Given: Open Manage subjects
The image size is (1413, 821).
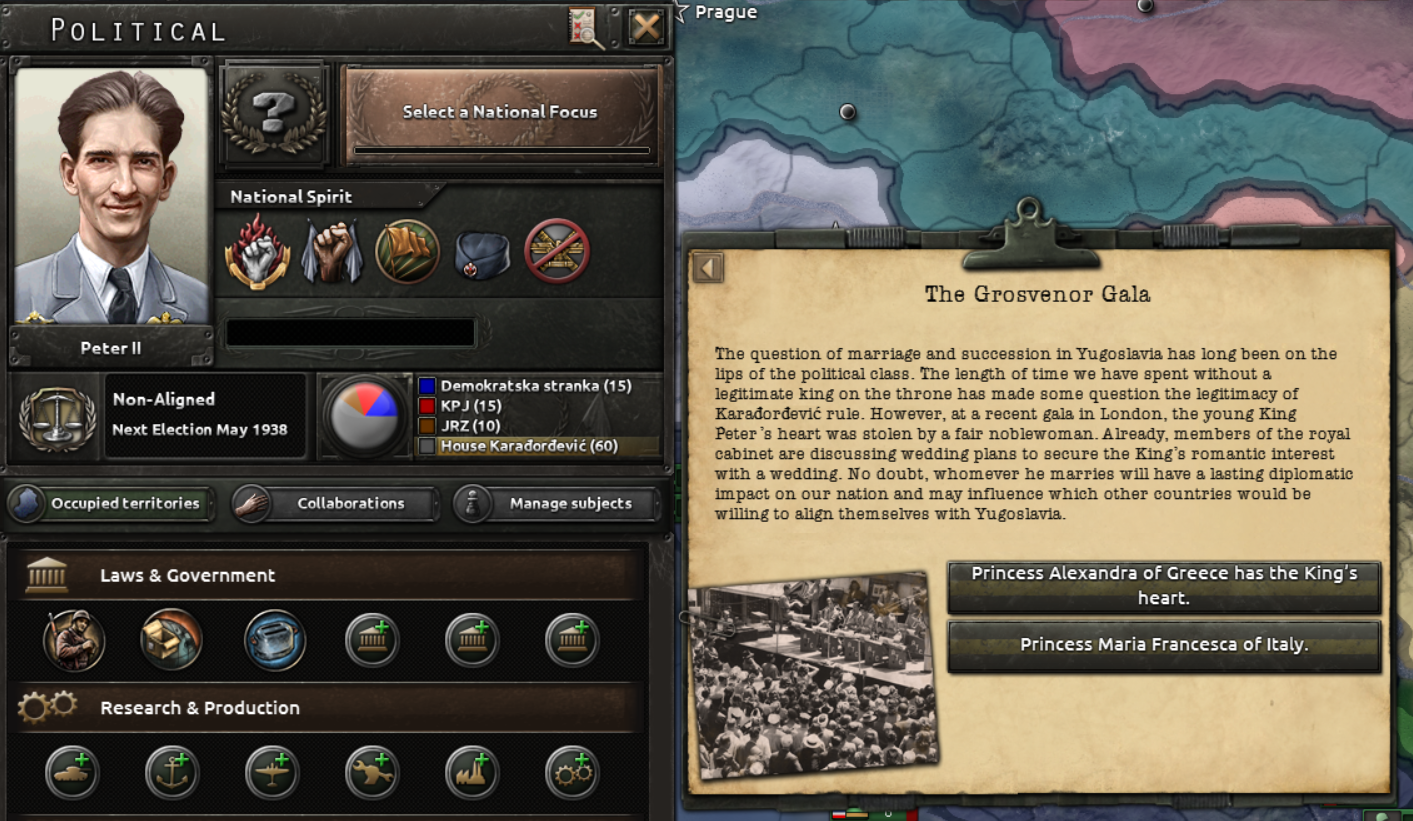Looking at the screenshot, I should 557,503.
